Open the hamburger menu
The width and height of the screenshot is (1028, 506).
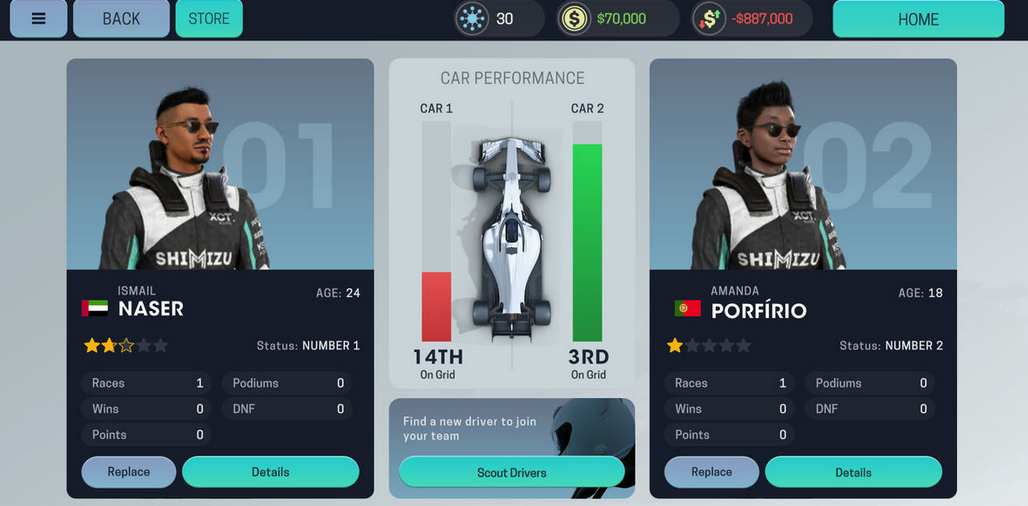pyautogui.click(x=38, y=19)
